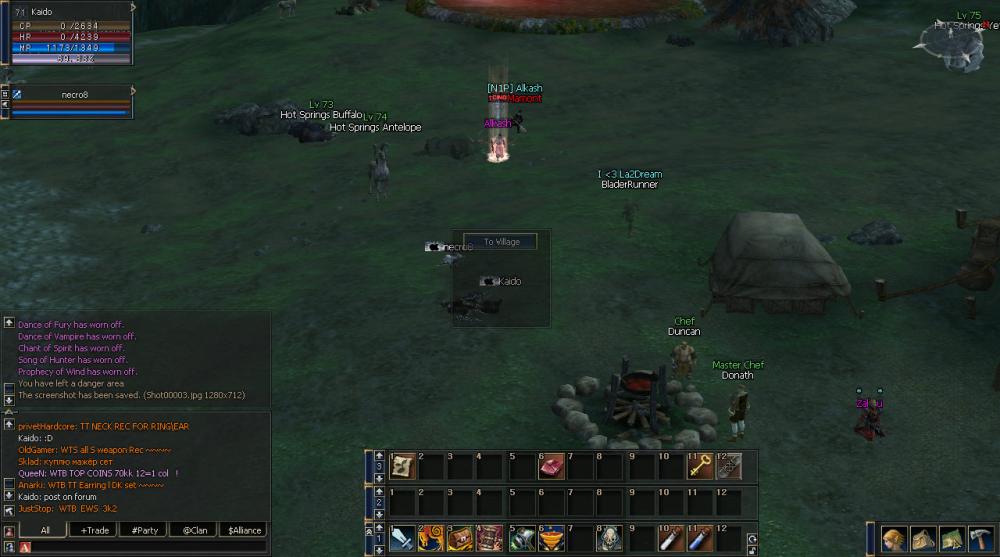Image resolution: width=1000 pixels, height=557 pixels.
Task: Open the inventory bag icon
Action: [924, 539]
